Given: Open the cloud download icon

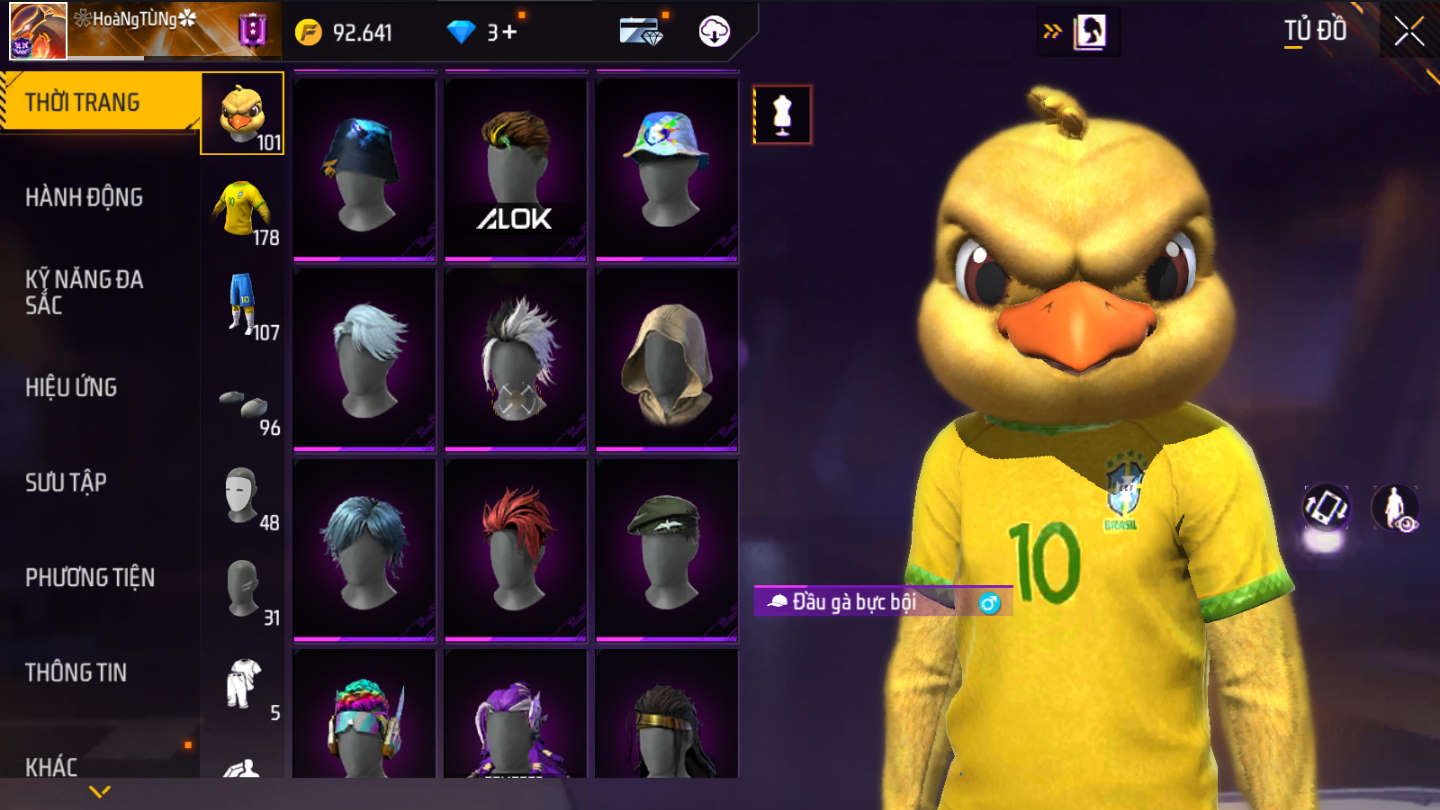Looking at the screenshot, I should pyautogui.click(x=714, y=32).
